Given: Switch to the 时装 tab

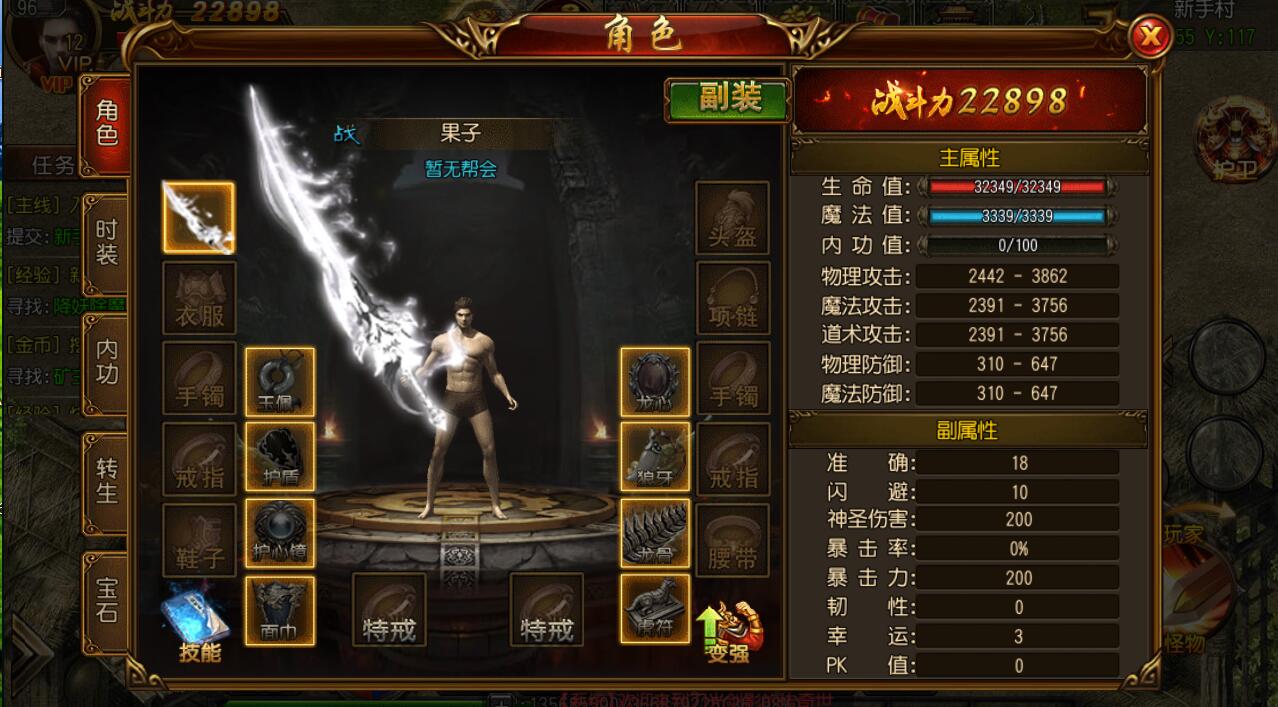Looking at the screenshot, I should (107, 243).
